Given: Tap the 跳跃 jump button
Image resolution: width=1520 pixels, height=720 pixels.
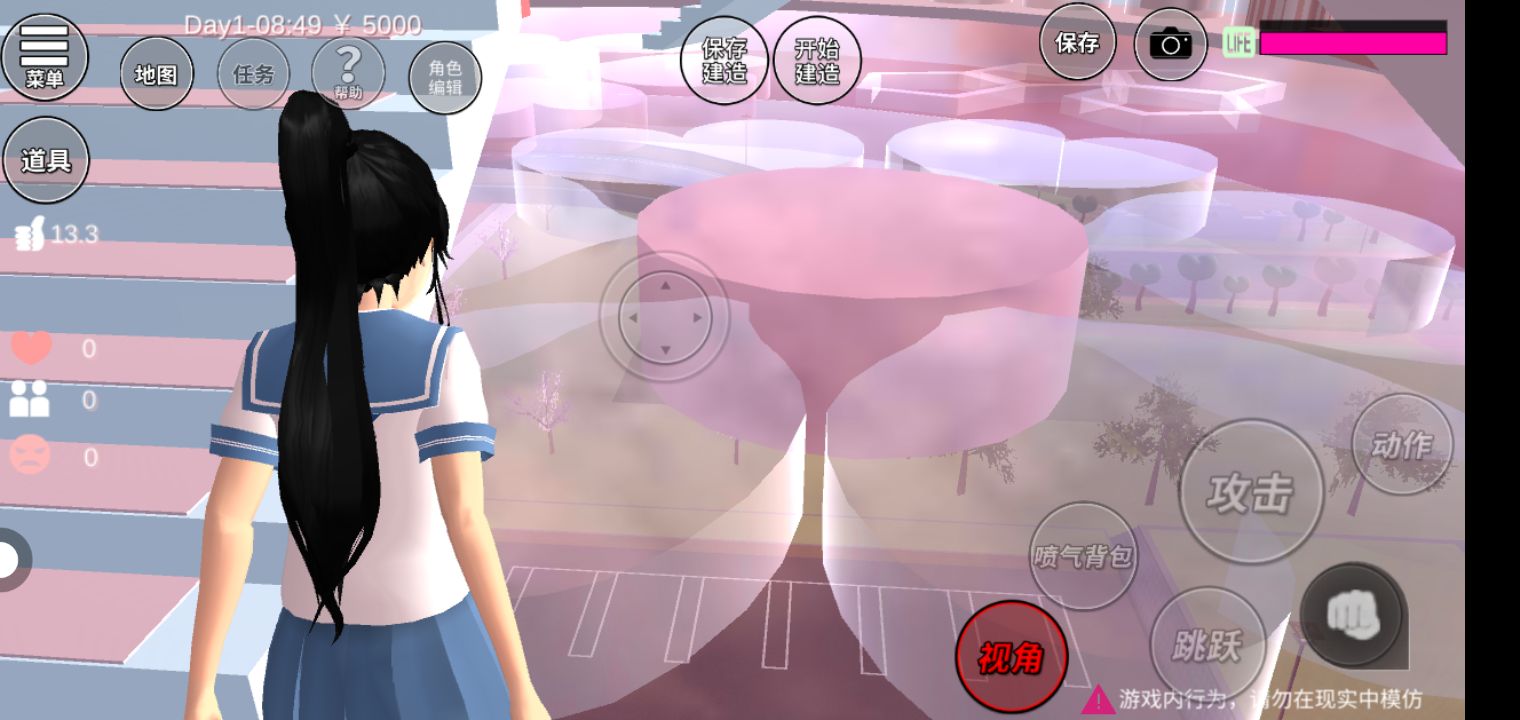Looking at the screenshot, I should point(1207,645).
